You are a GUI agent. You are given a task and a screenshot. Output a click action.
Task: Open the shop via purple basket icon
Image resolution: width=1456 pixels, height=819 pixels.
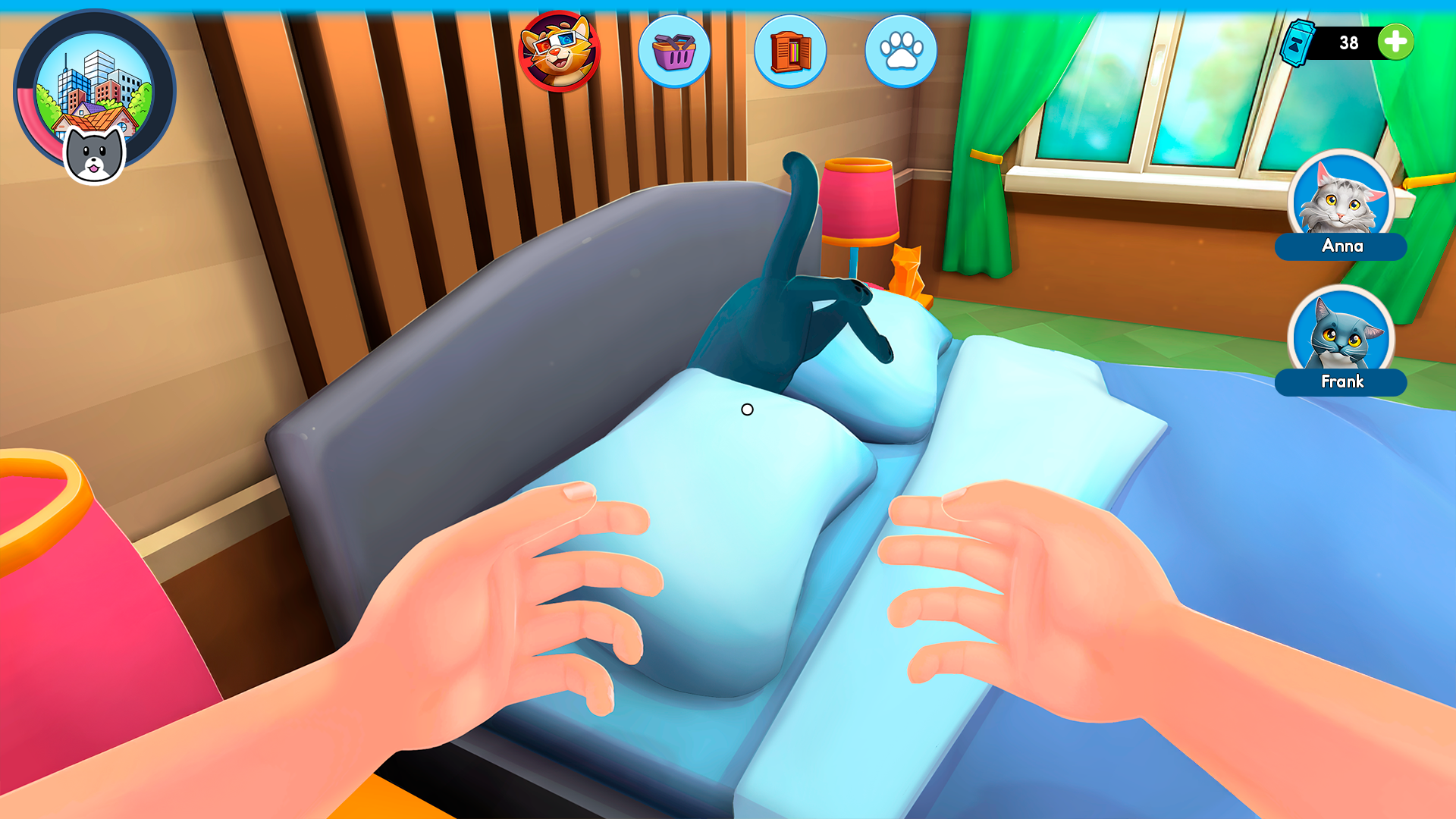click(675, 51)
